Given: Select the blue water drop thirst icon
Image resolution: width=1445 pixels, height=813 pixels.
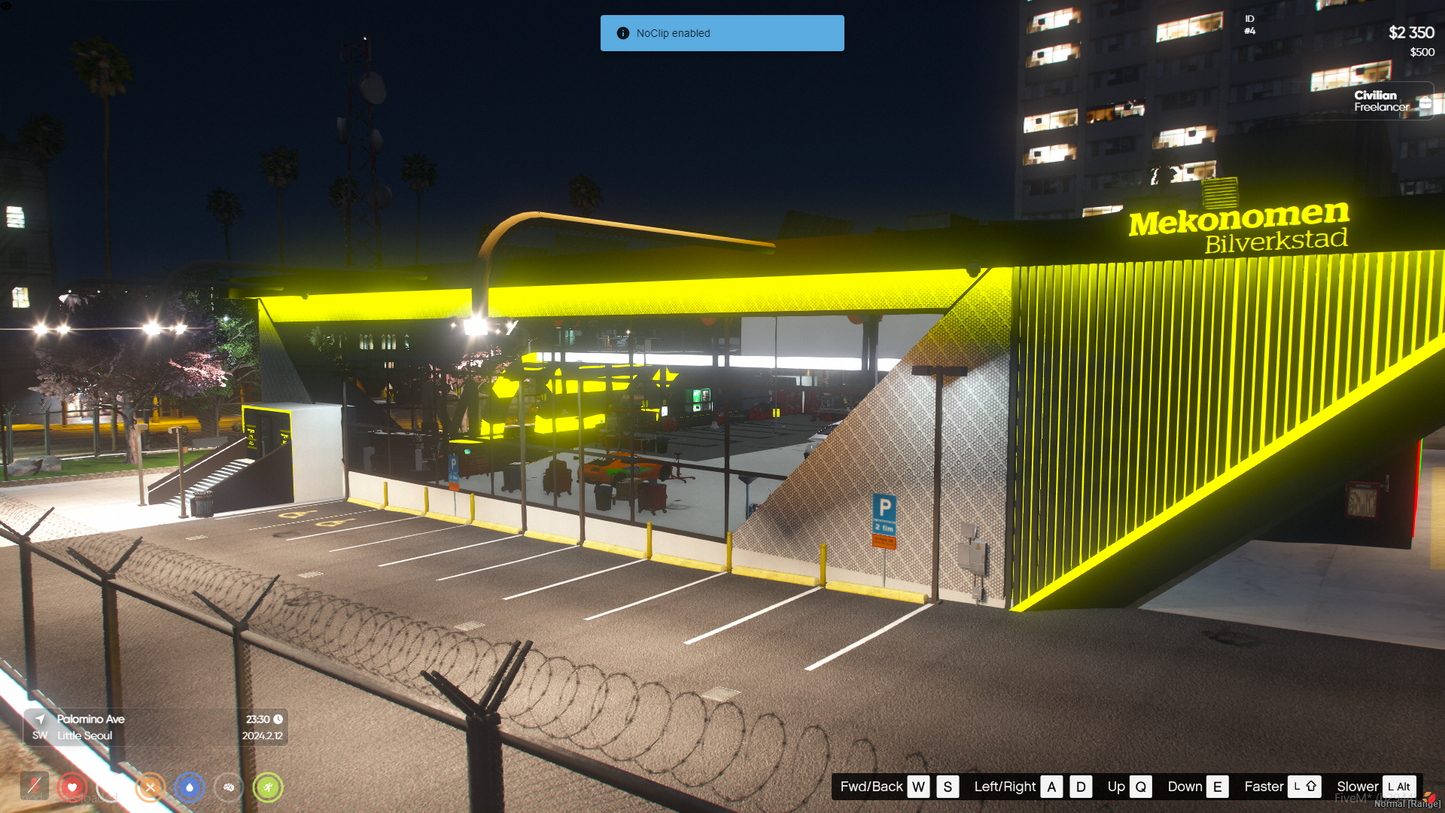Looking at the screenshot, I should 189,787.
